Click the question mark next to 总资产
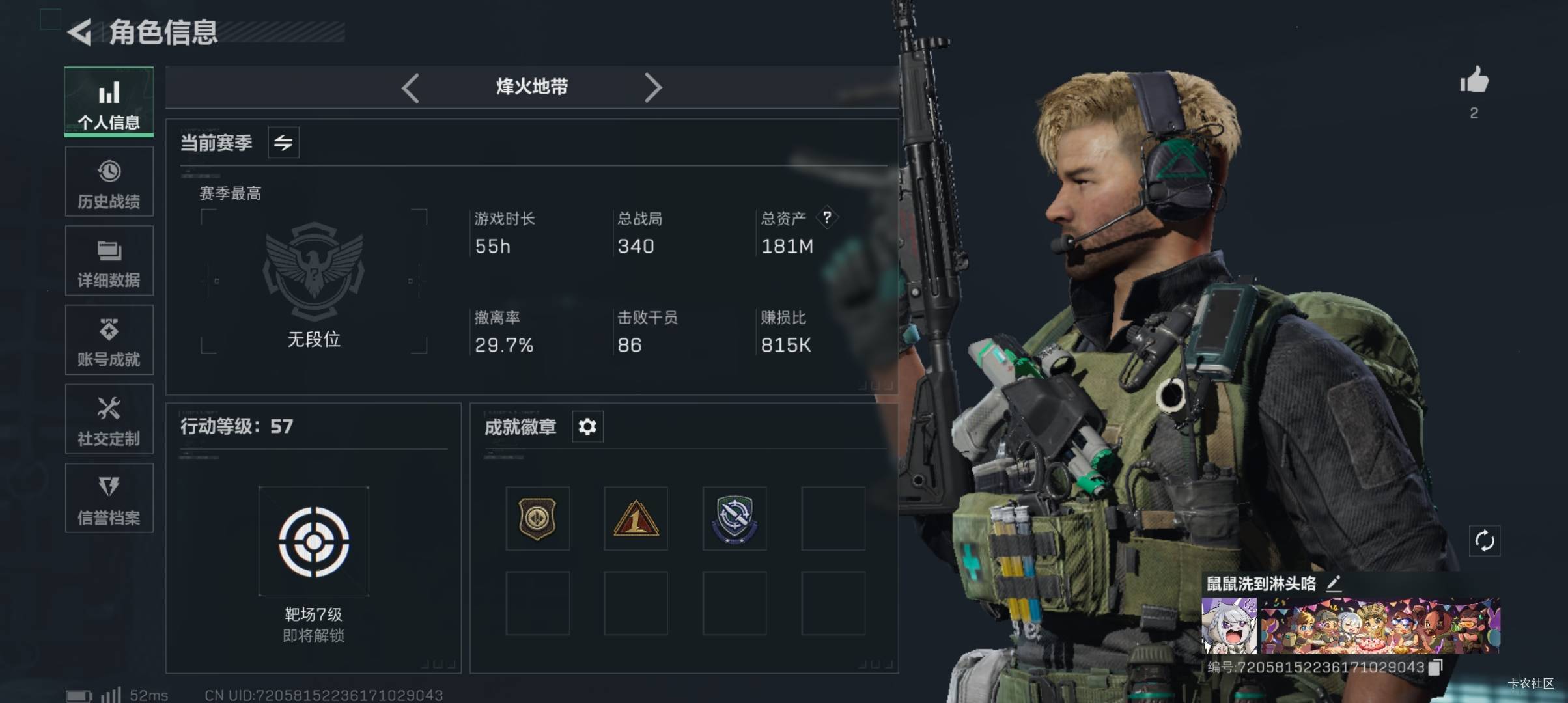Image resolution: width=1568 pixels, height=703 pixels. click(x=827, y=217)
